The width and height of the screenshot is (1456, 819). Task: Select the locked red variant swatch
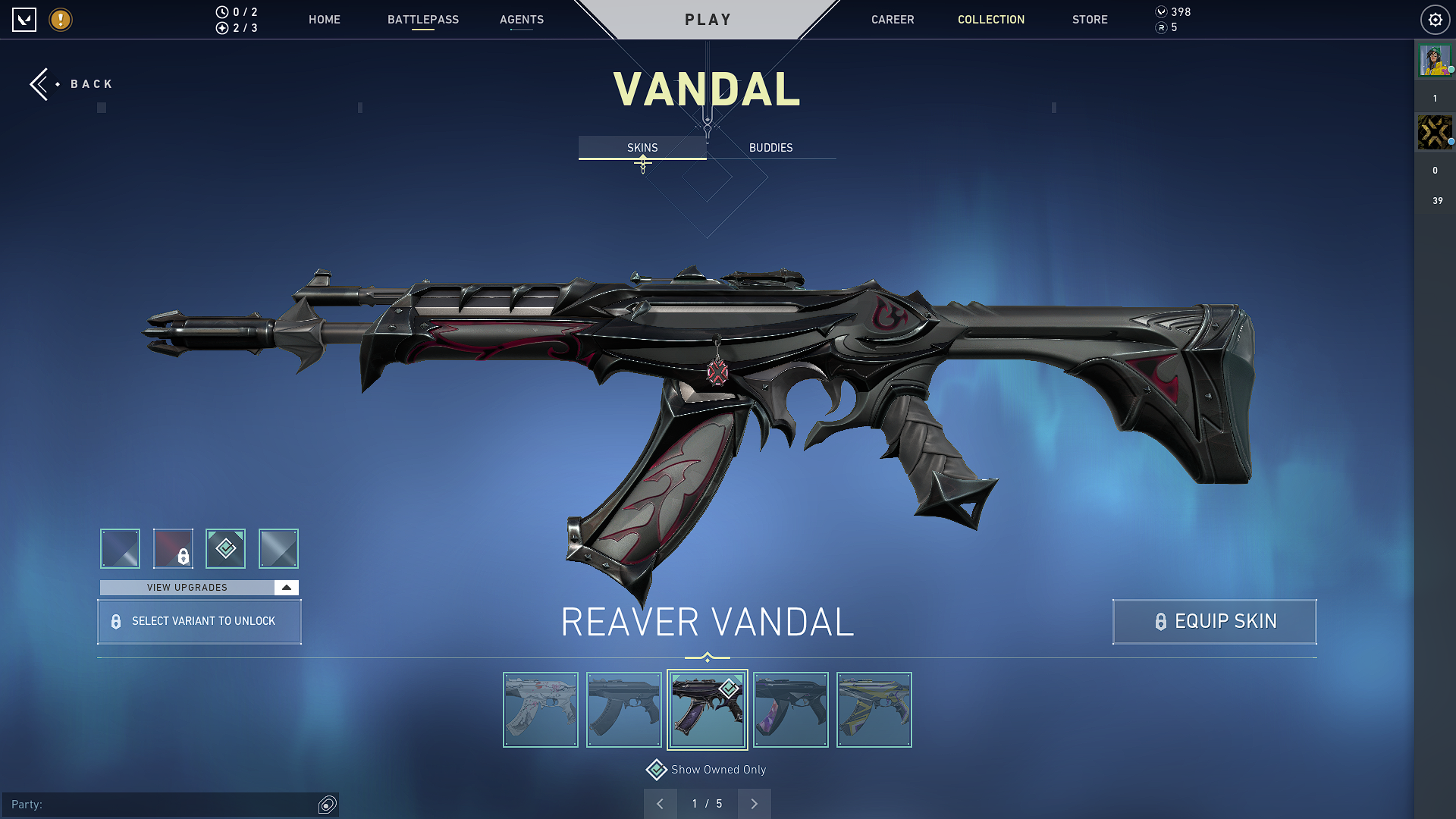(x=173, y=548)
